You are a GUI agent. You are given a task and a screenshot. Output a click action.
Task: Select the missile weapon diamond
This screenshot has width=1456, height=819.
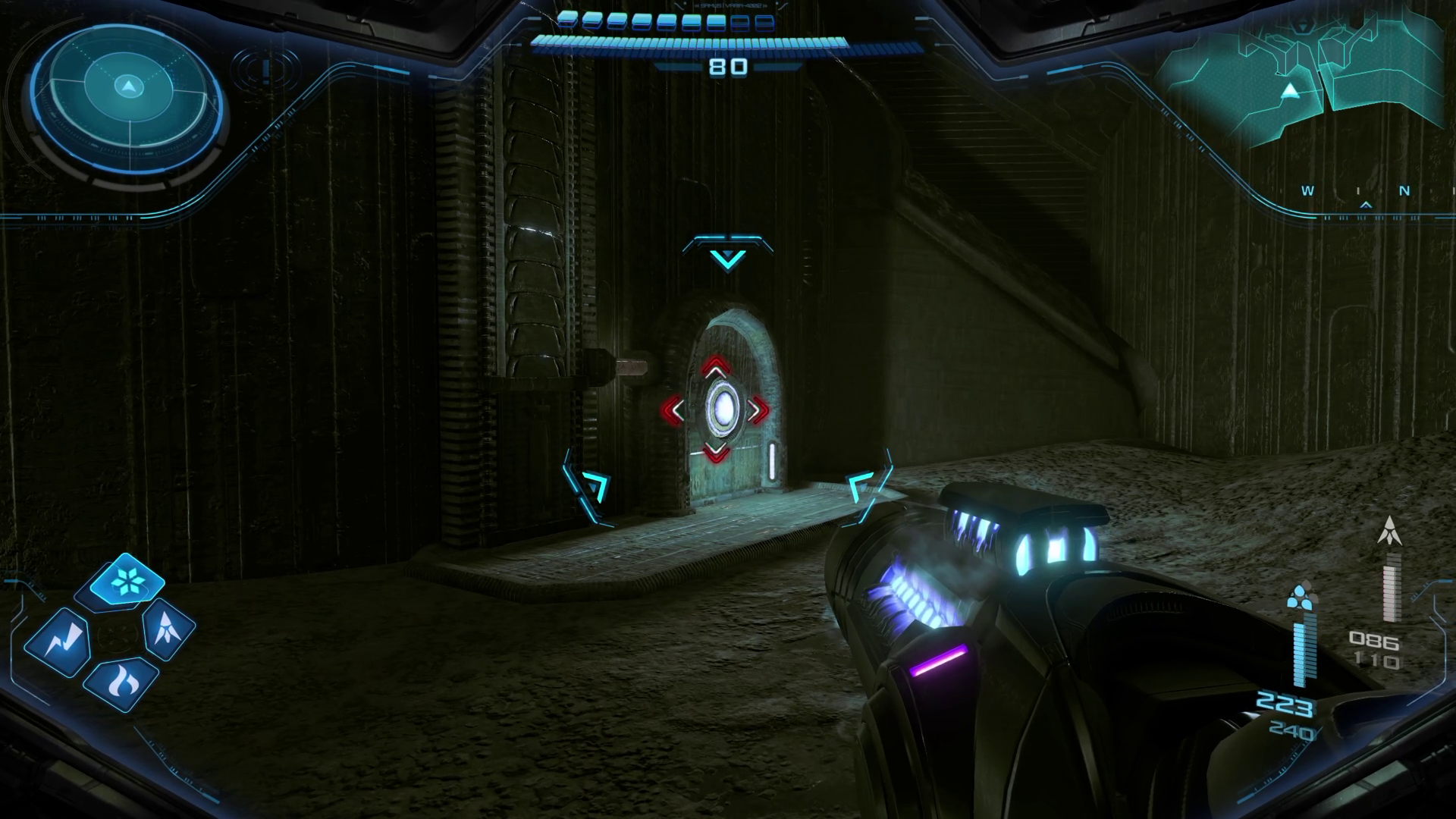click(x=168, y=628)
